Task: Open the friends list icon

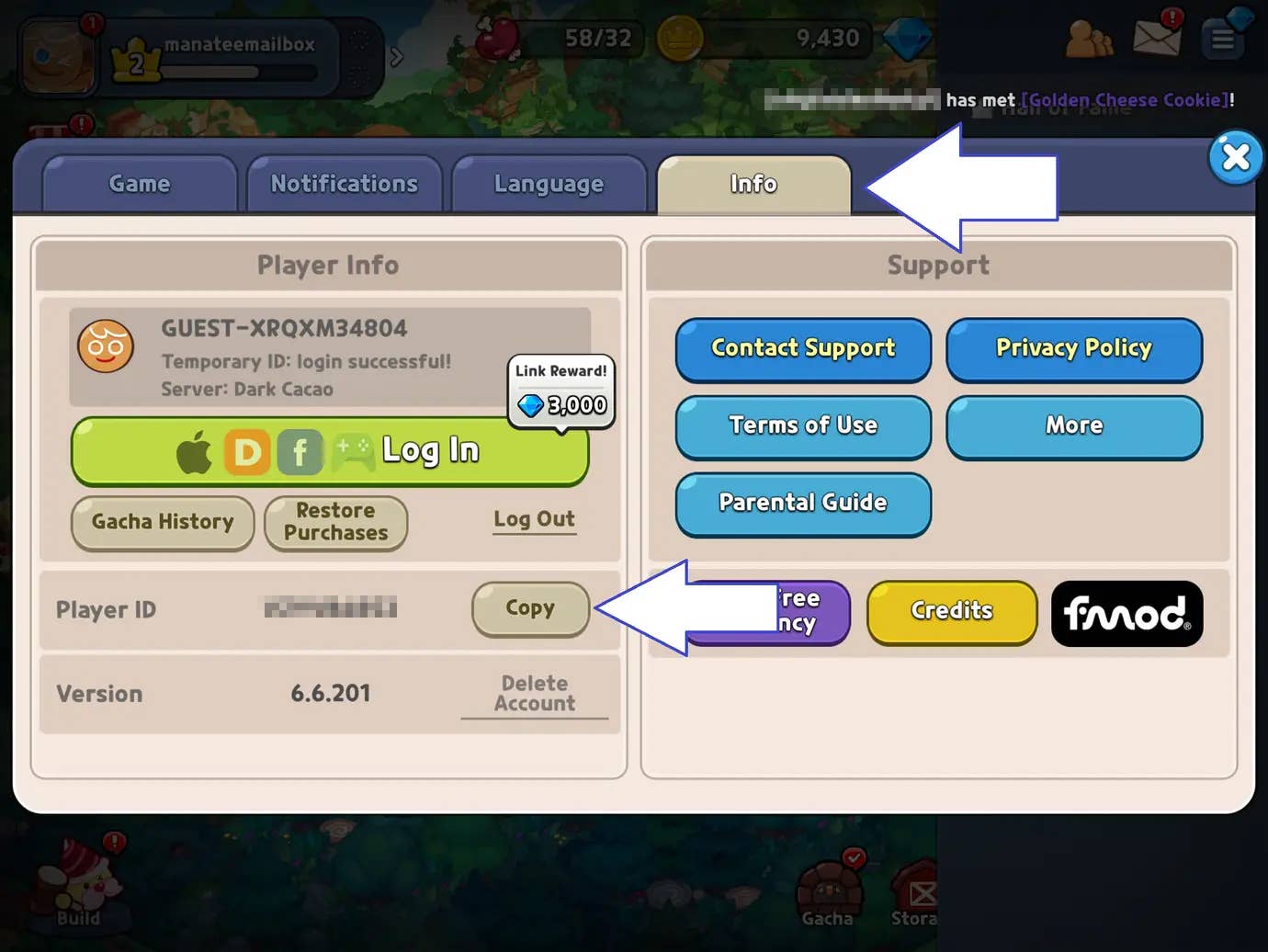Action: 1088,39
